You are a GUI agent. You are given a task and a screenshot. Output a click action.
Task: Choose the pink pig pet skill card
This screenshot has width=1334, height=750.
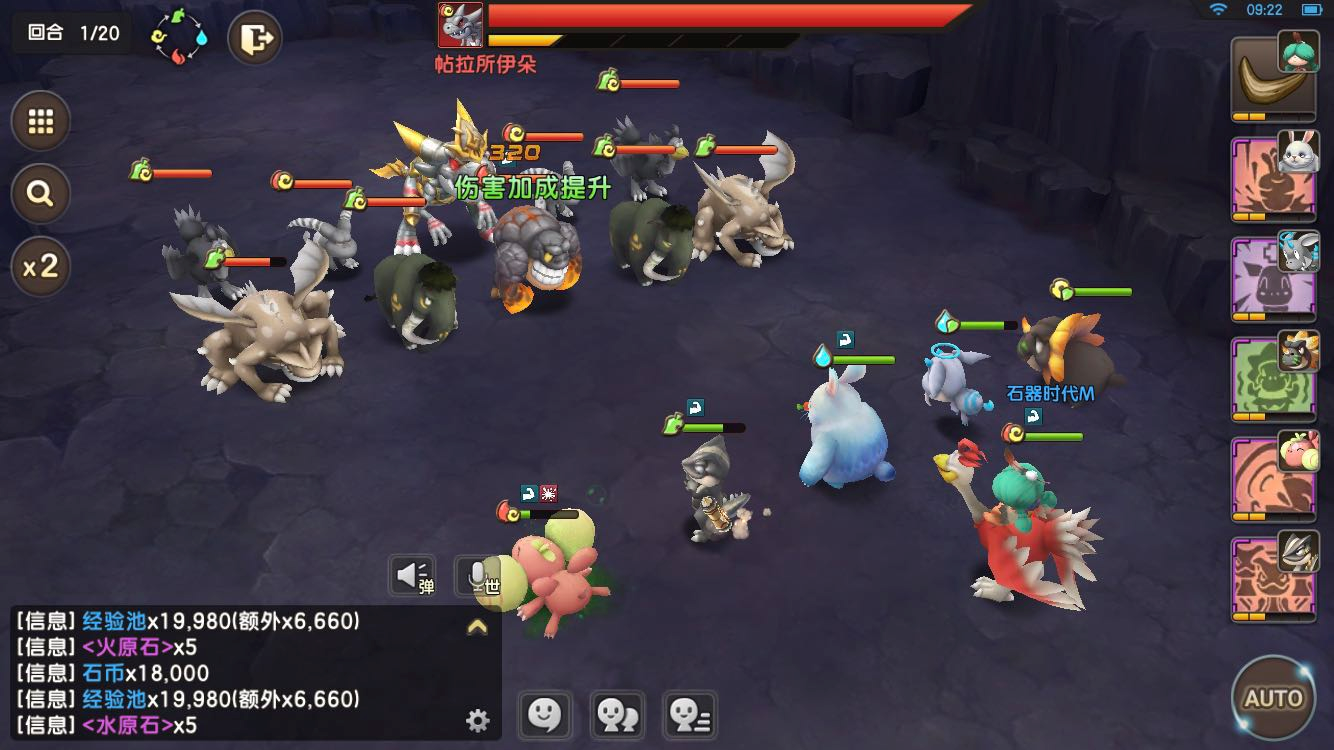pos(1272,479)
